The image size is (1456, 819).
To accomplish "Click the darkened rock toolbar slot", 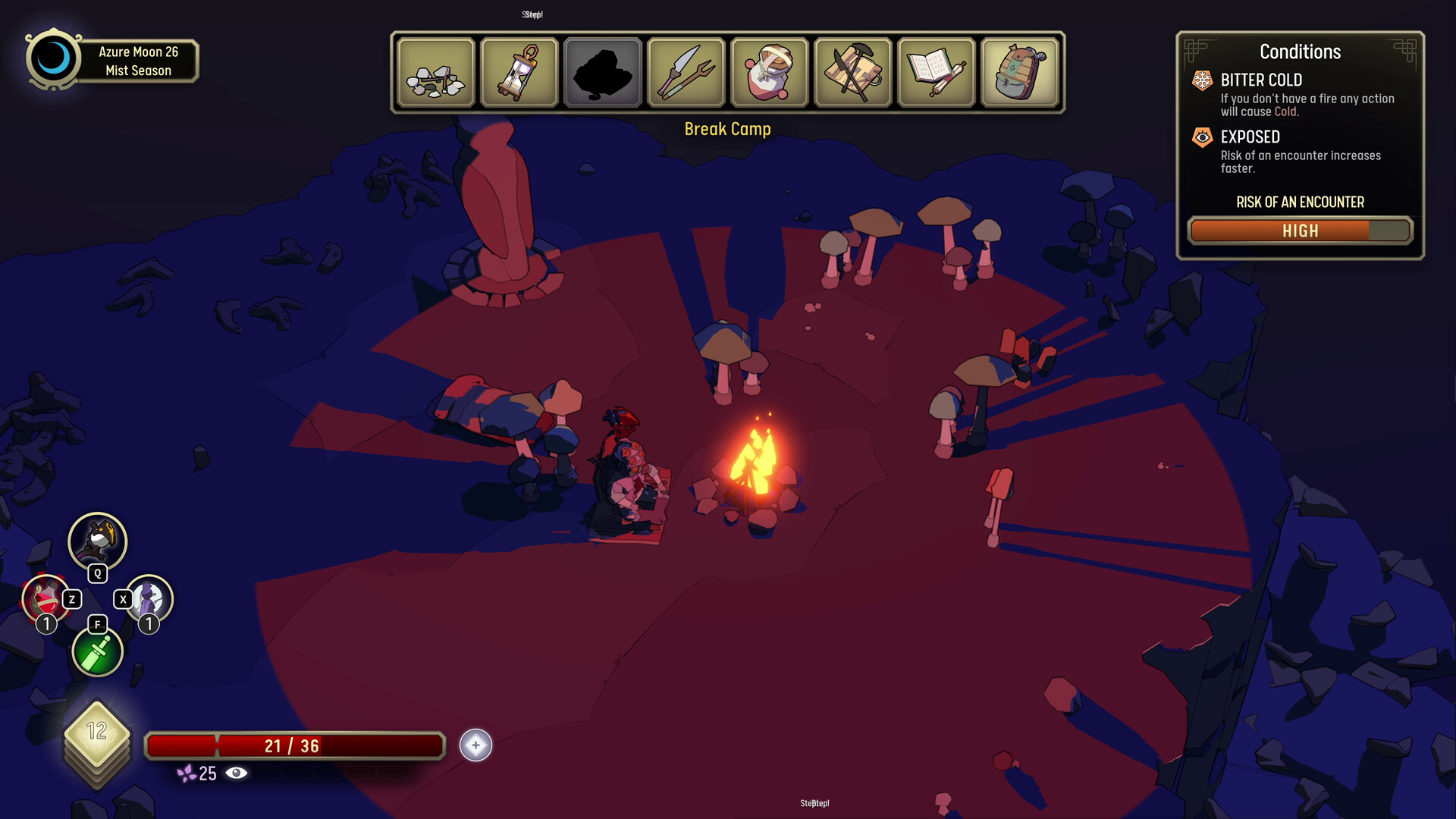I will point(602,72).
